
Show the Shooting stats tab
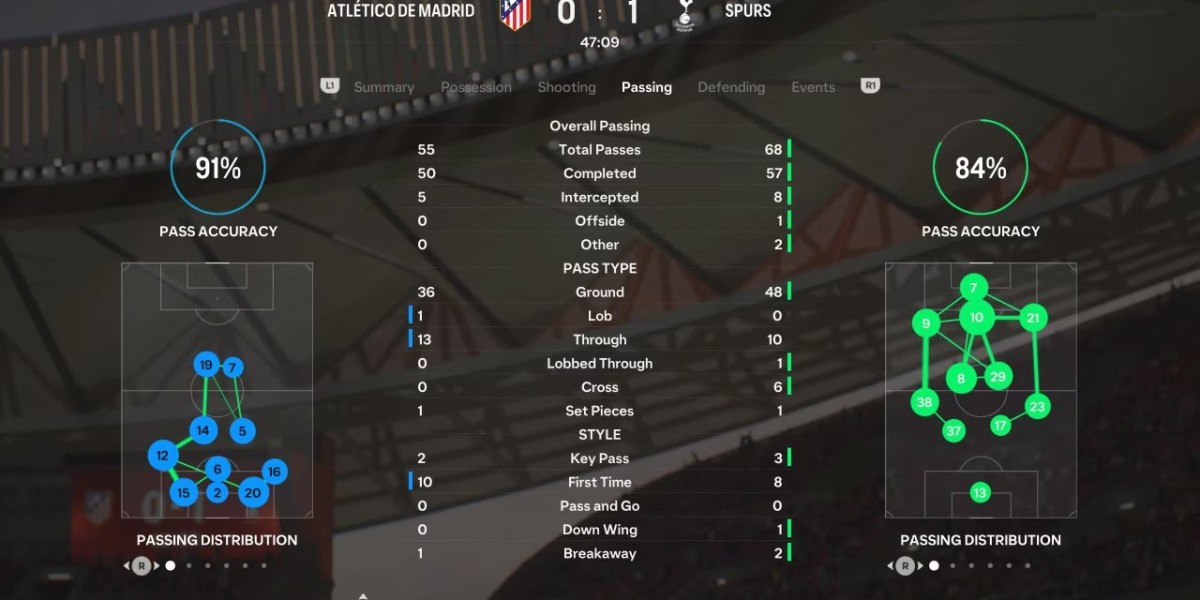pos(566,87)
